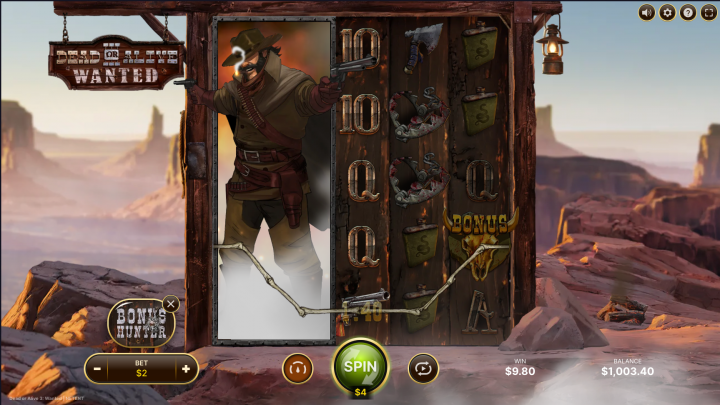The image size is (720, 405).
Task: Open the gear settings menu
Action: point(667,13)
